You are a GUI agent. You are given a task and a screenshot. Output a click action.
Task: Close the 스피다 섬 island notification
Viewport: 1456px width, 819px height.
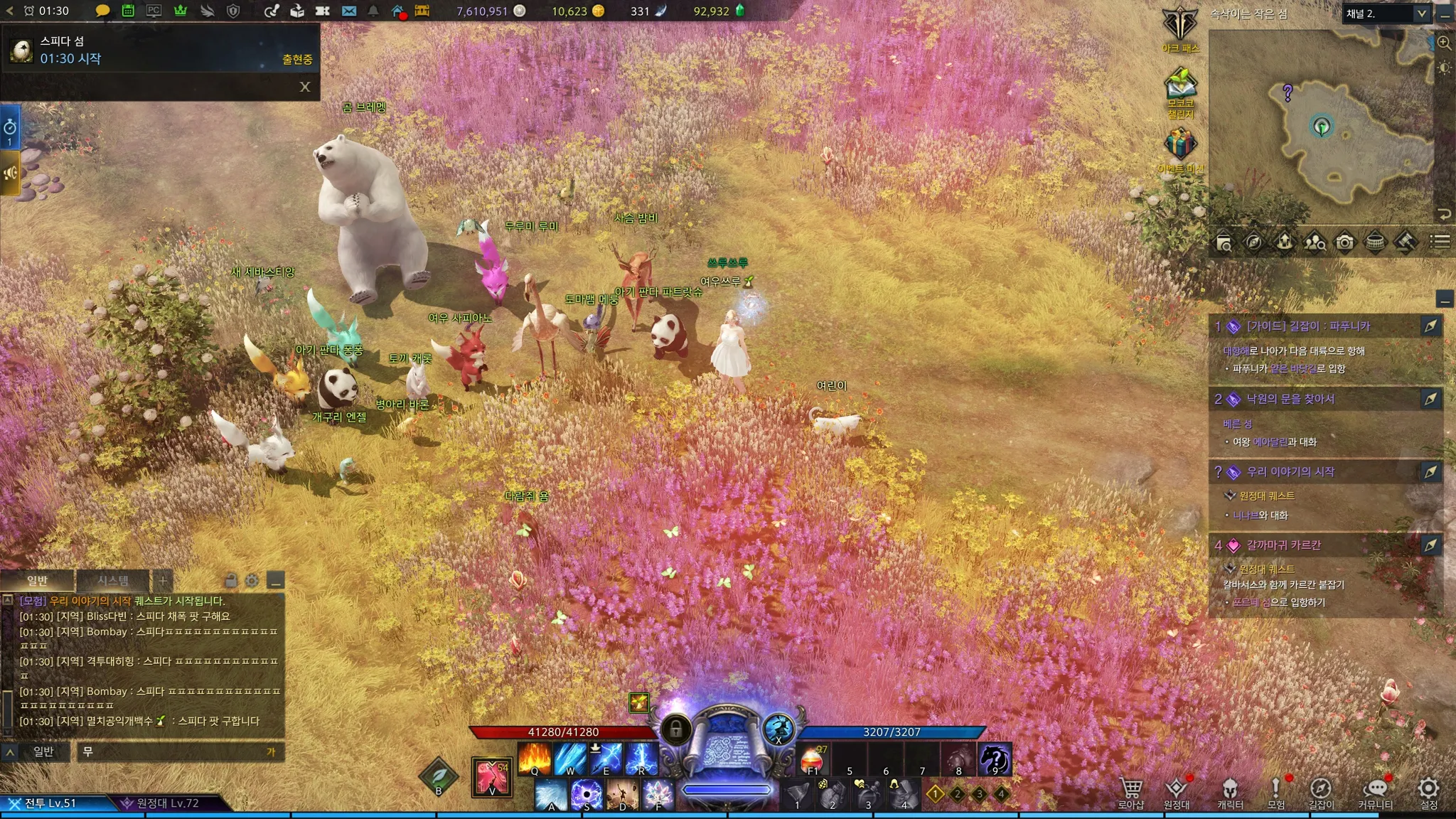pyautogui.click(x=305, y=87)
